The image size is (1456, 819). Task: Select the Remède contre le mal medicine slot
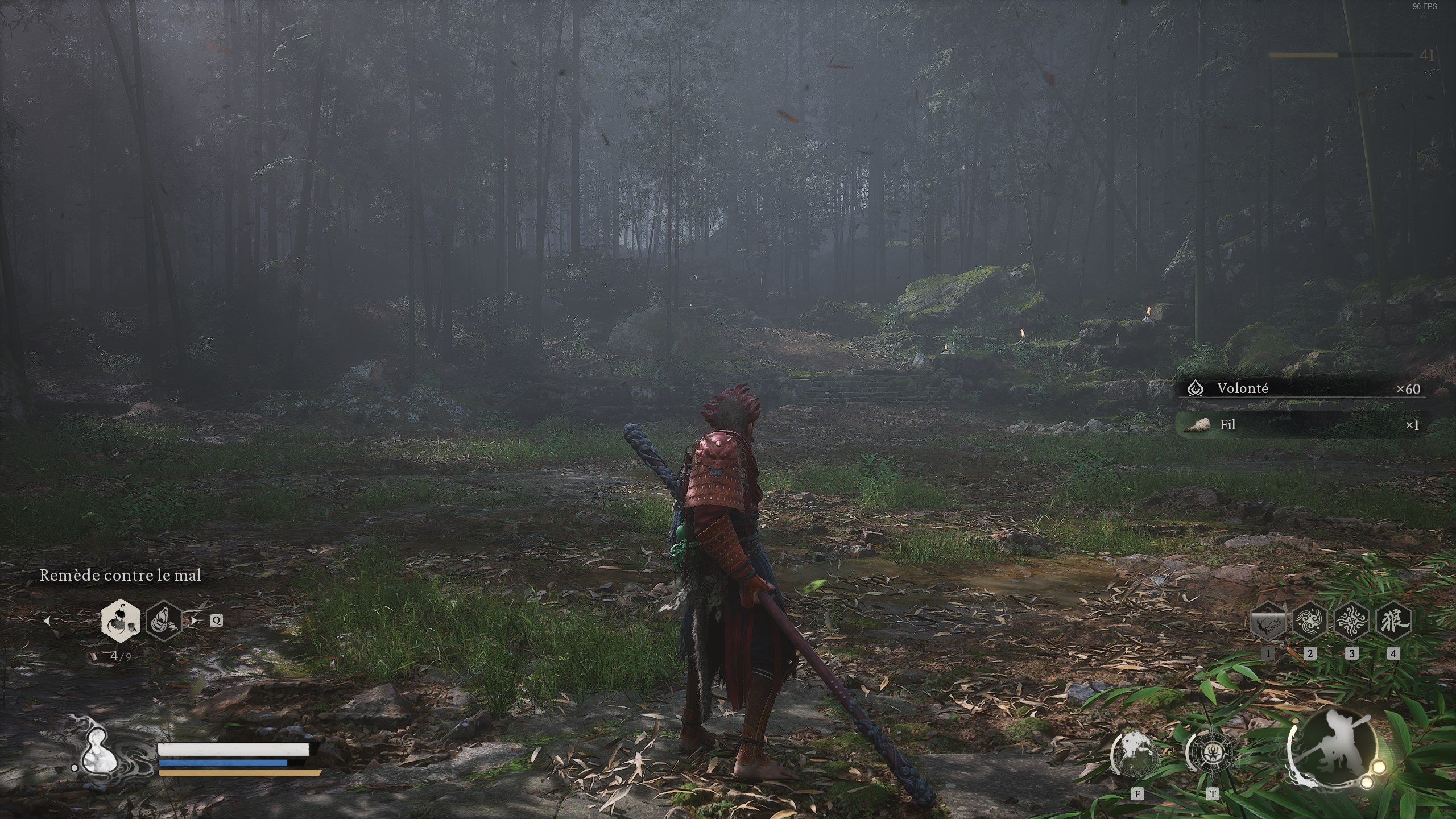[x=121, y=621]
